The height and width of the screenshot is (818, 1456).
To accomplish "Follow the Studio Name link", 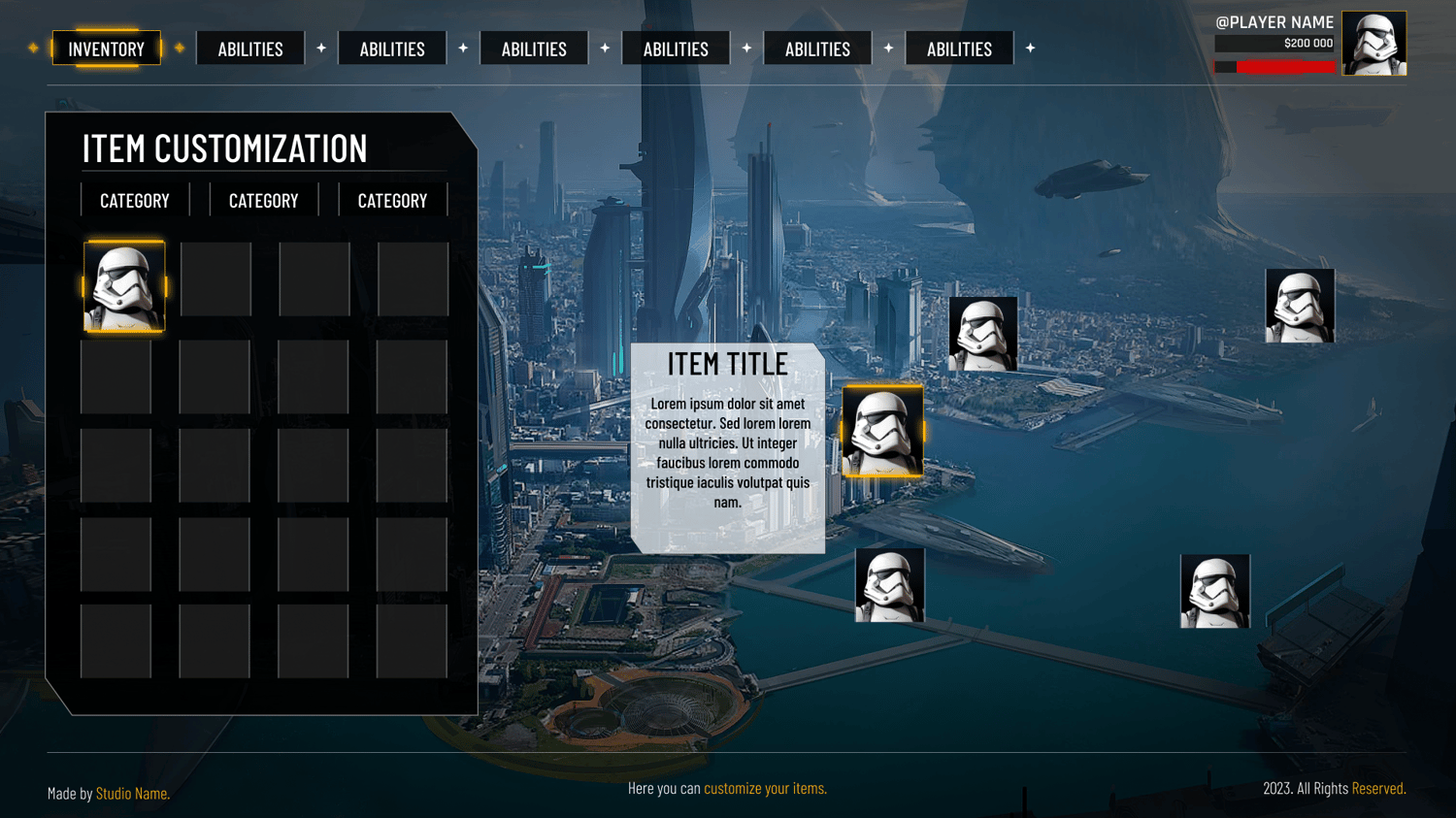I will pos(132,794).
